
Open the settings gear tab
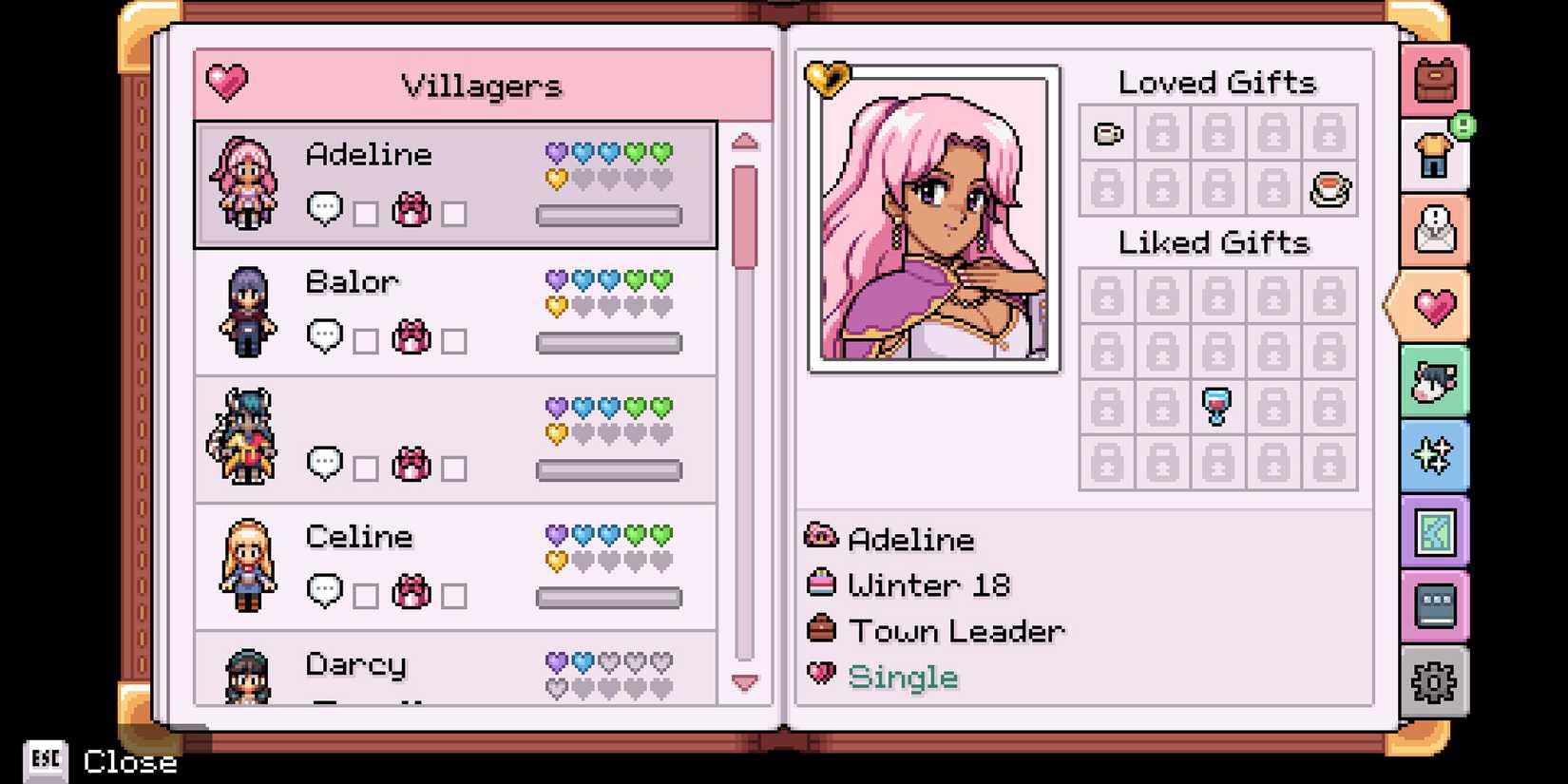pos(1435,680)
